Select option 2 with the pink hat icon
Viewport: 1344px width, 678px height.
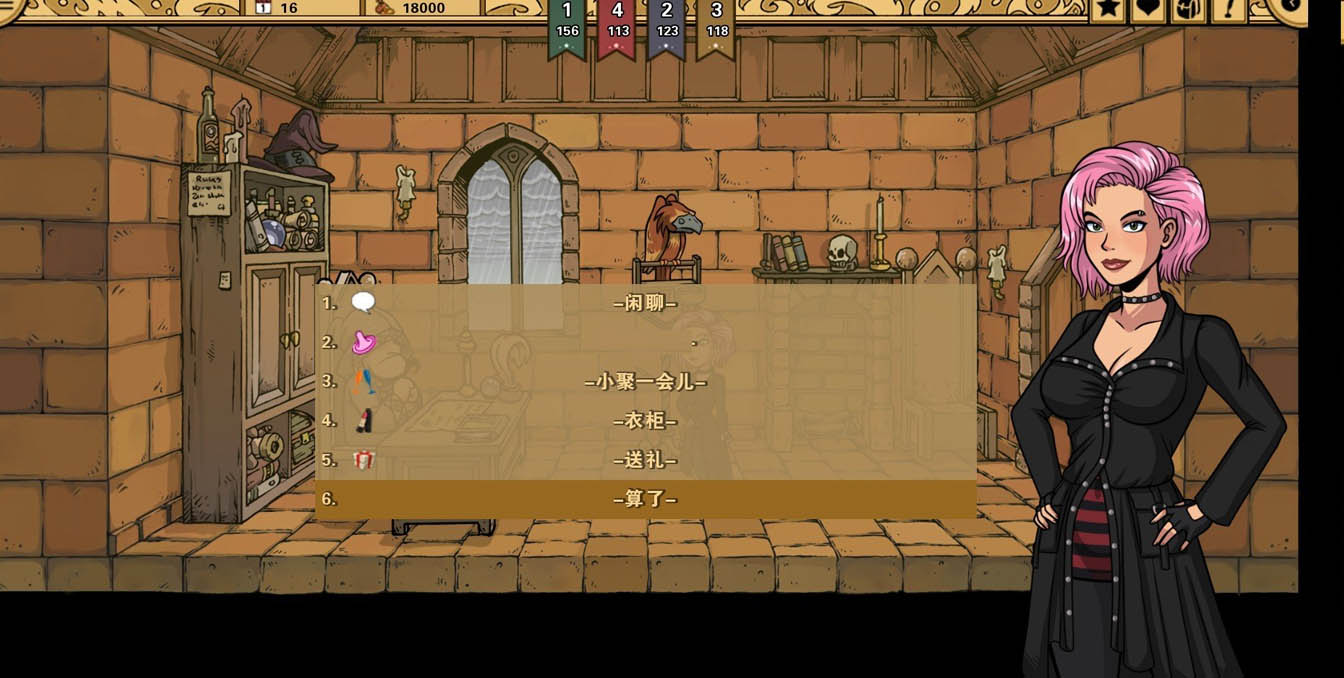coord(645,342)
